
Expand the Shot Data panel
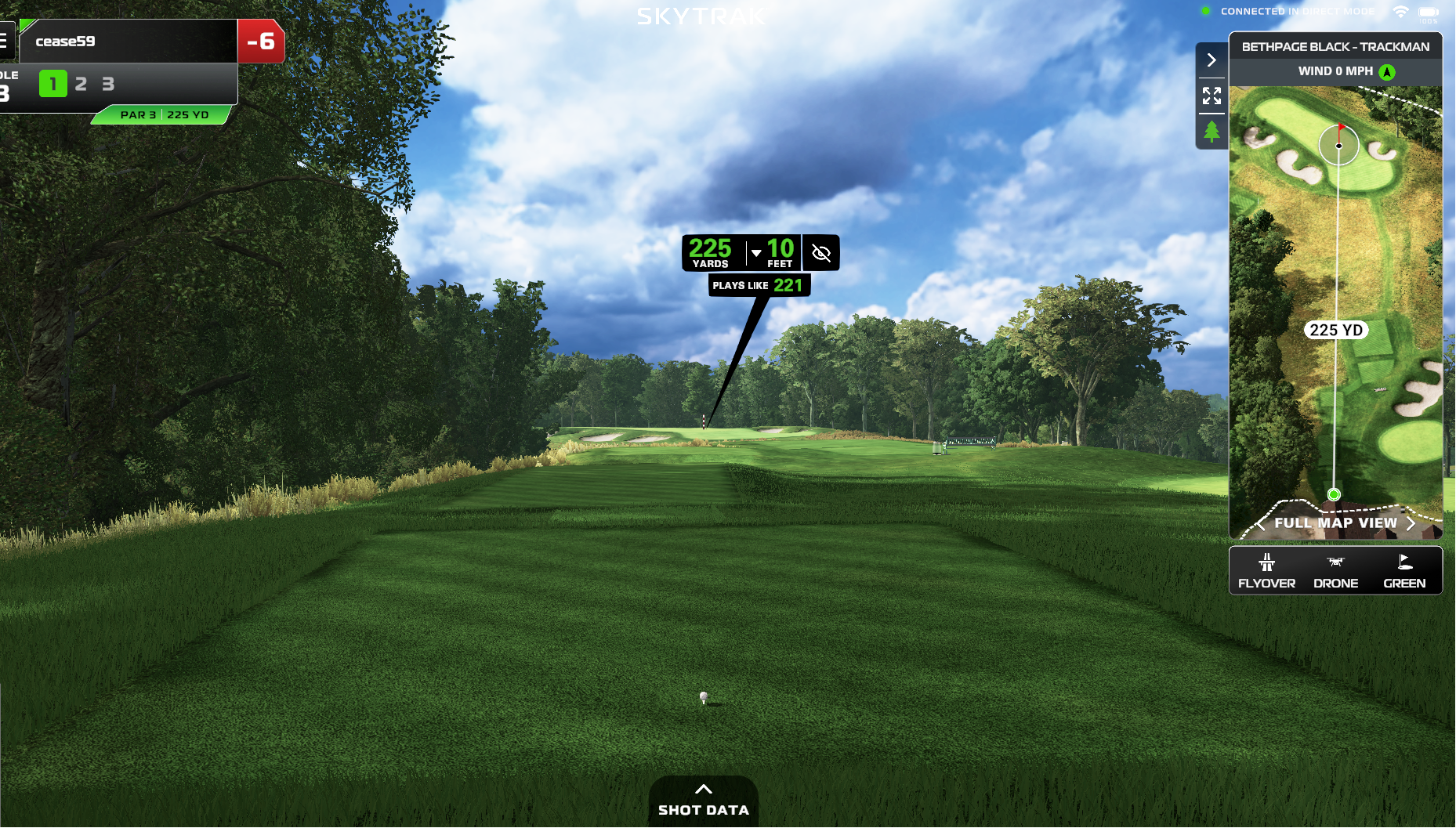coord(703,801)
